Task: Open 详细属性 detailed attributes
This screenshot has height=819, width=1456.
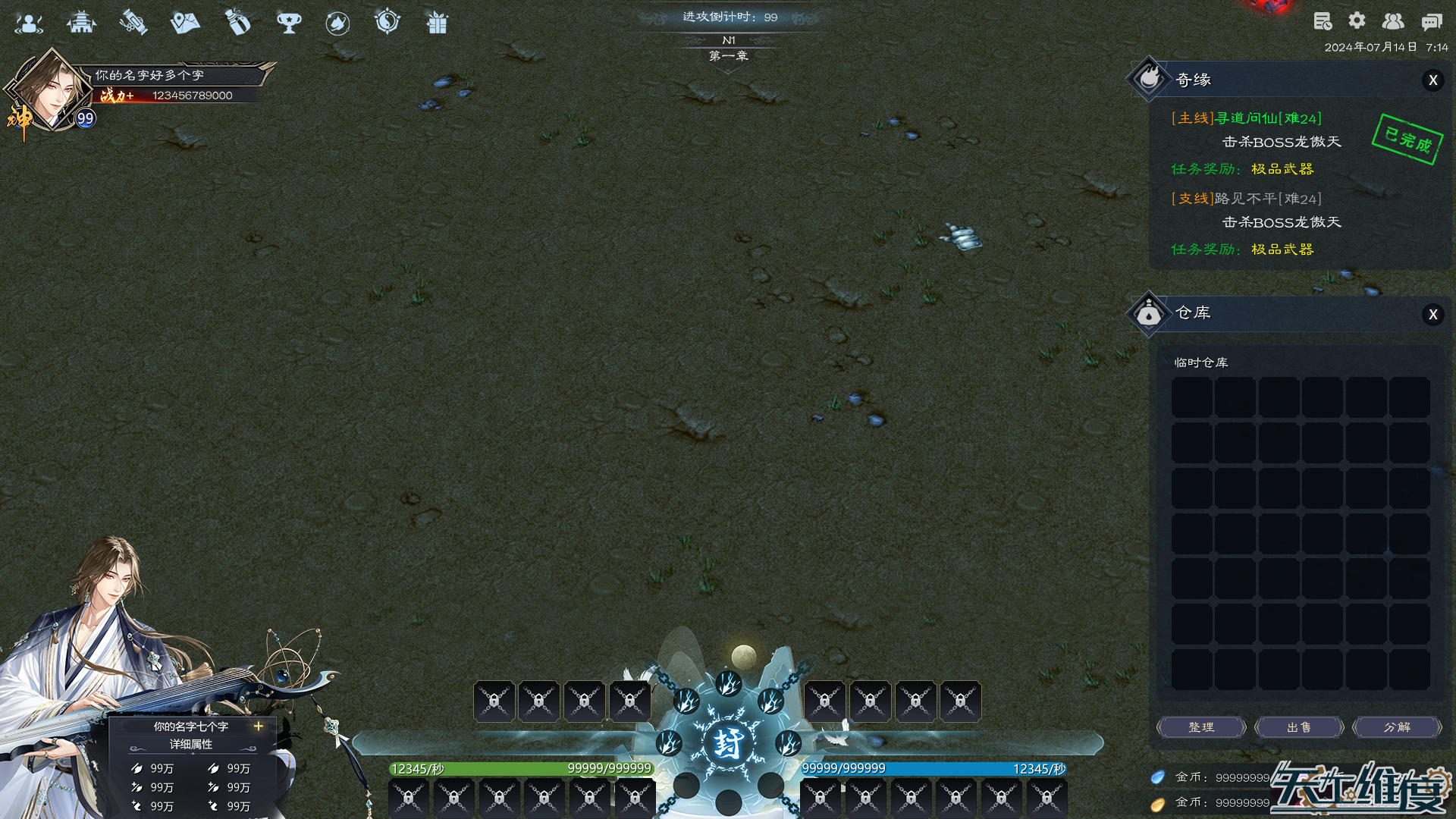Action: pyautogui.click(x=191, y=745)
